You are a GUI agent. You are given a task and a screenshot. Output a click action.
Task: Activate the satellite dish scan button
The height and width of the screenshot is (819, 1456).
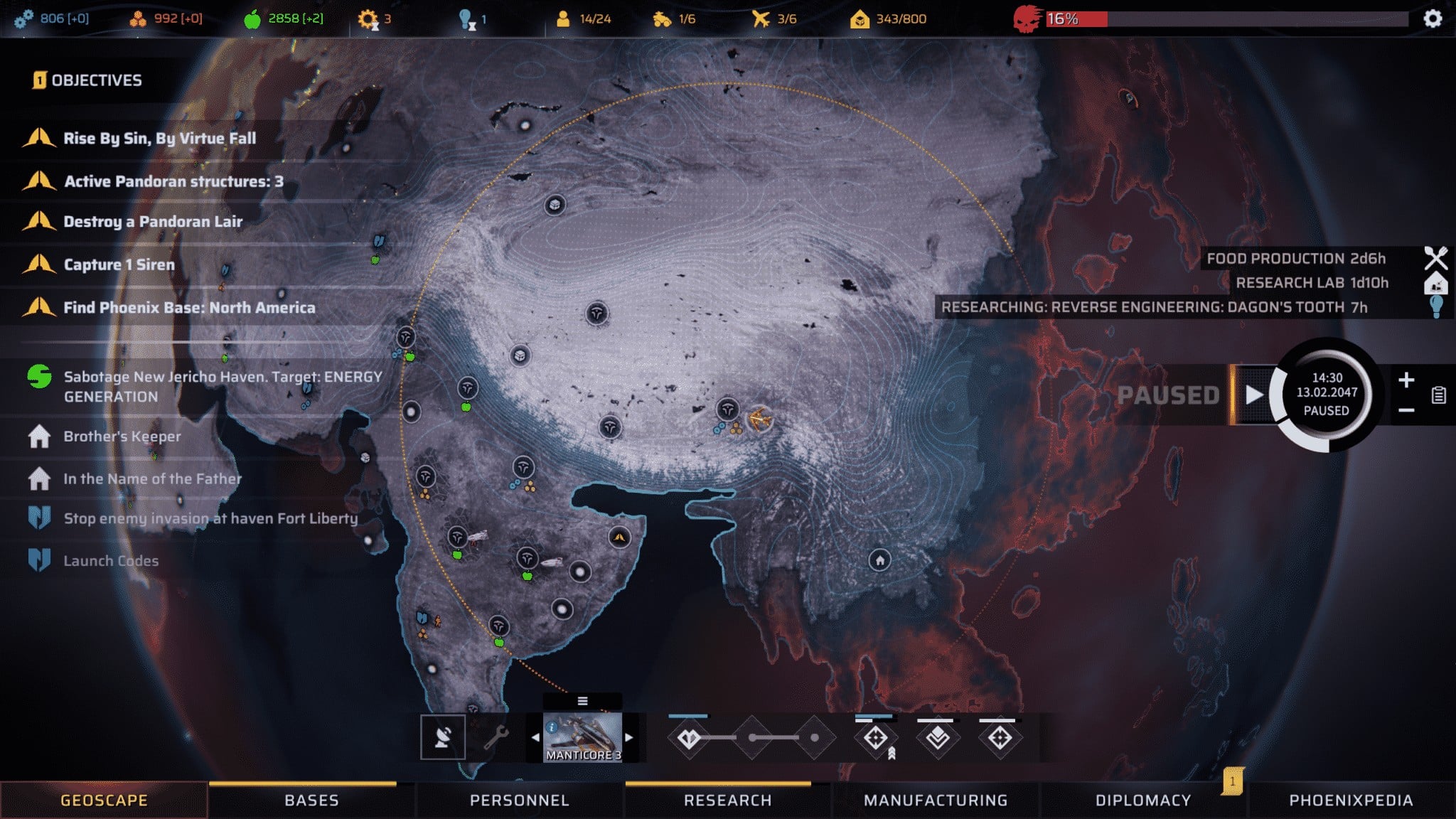pos(442,737)
